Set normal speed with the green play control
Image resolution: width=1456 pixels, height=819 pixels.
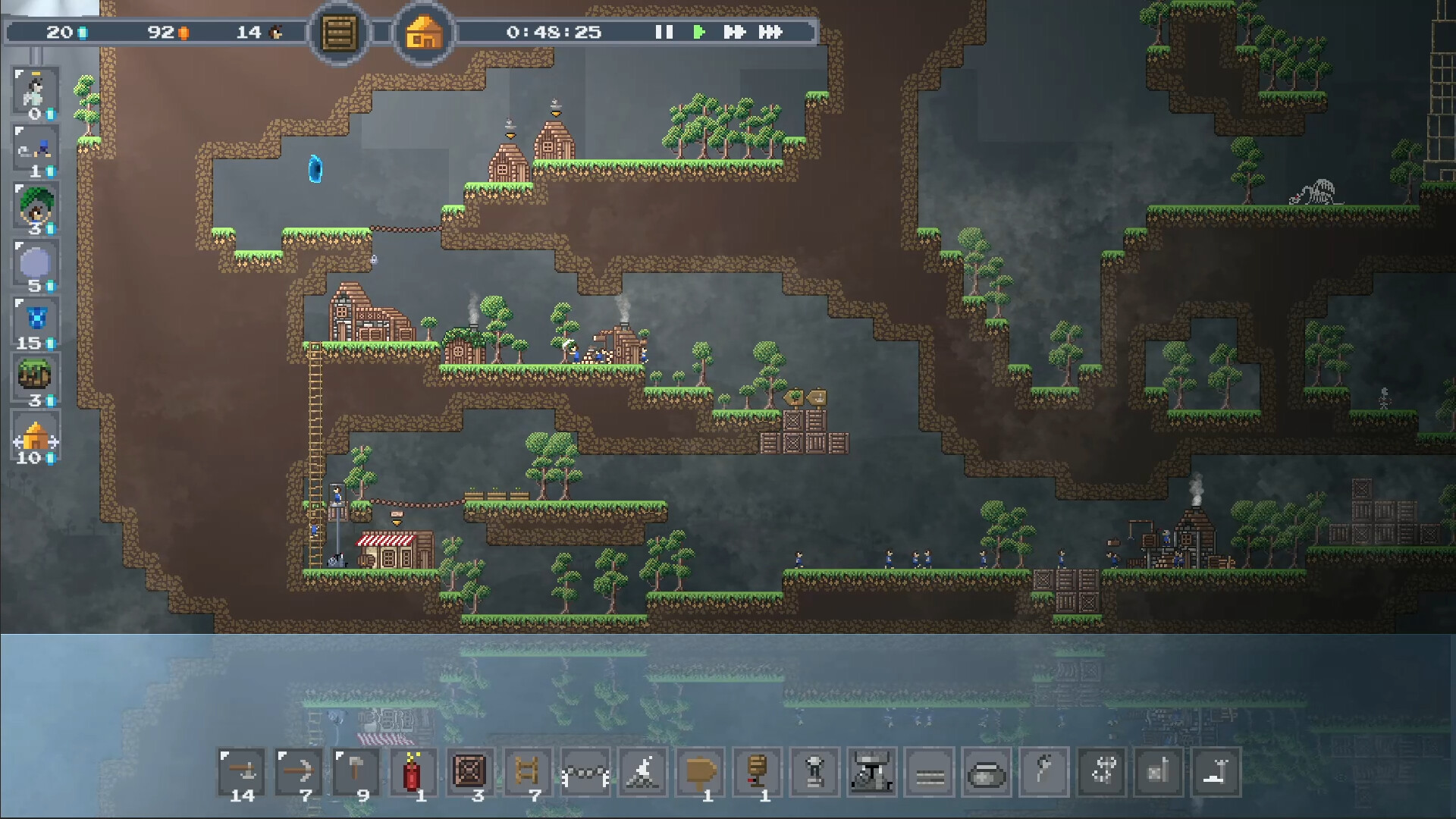pos(699,33)
